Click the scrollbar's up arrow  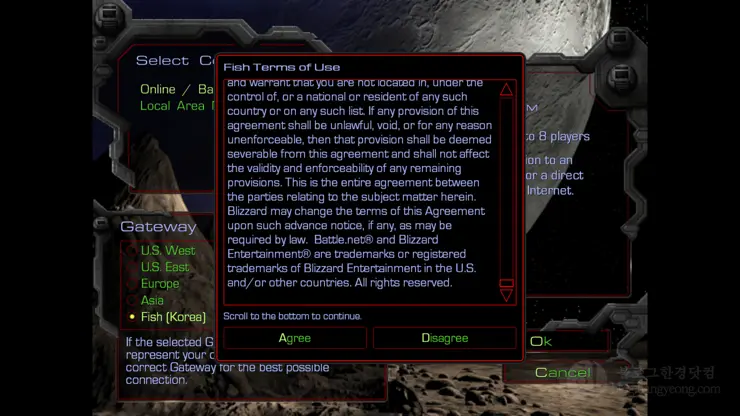506,90
